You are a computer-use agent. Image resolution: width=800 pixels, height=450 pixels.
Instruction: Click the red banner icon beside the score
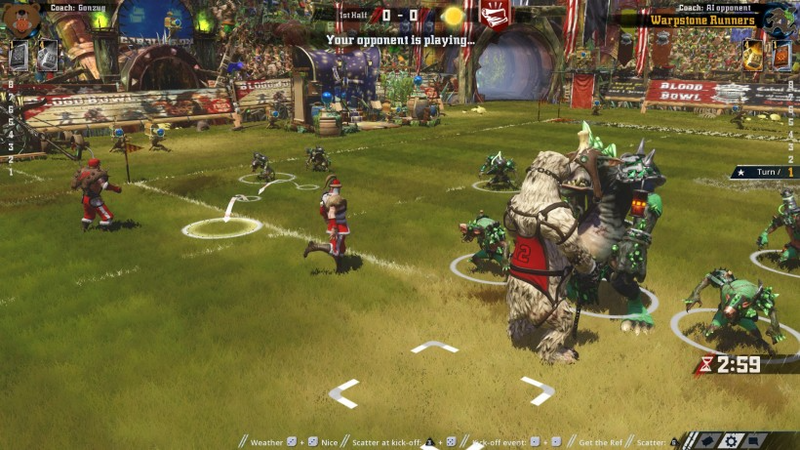coord(494,15)
